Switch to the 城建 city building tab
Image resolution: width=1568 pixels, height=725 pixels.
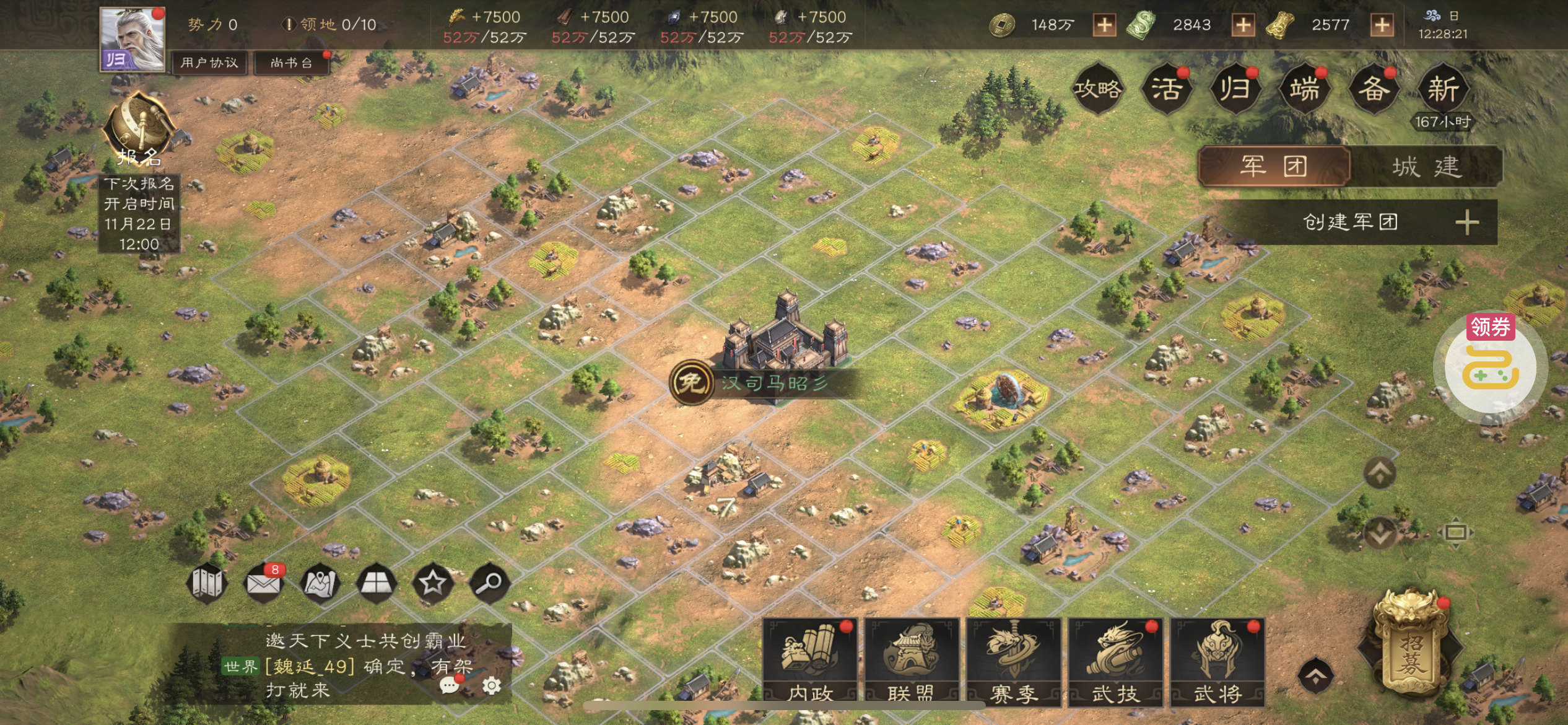(x=1427, y=167)
